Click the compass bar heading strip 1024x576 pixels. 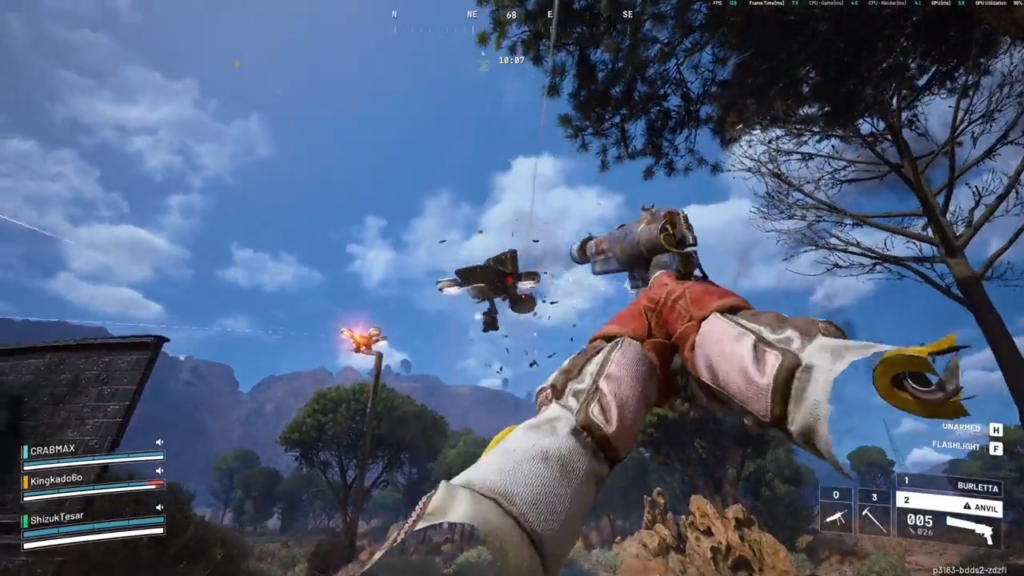click(511, 16)
